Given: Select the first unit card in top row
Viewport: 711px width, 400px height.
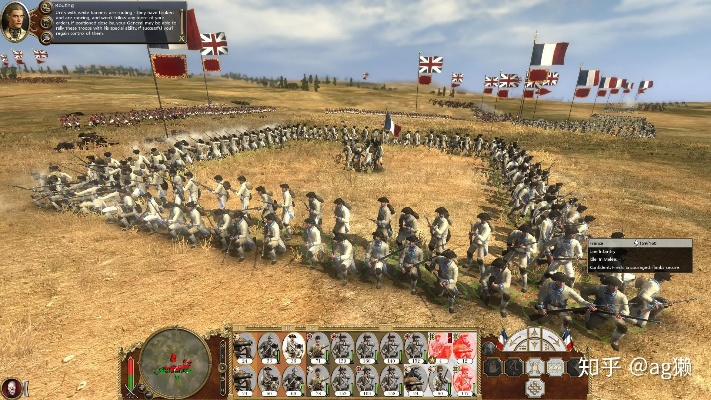Looking at the screenshot, I should (x=245, y=346).
